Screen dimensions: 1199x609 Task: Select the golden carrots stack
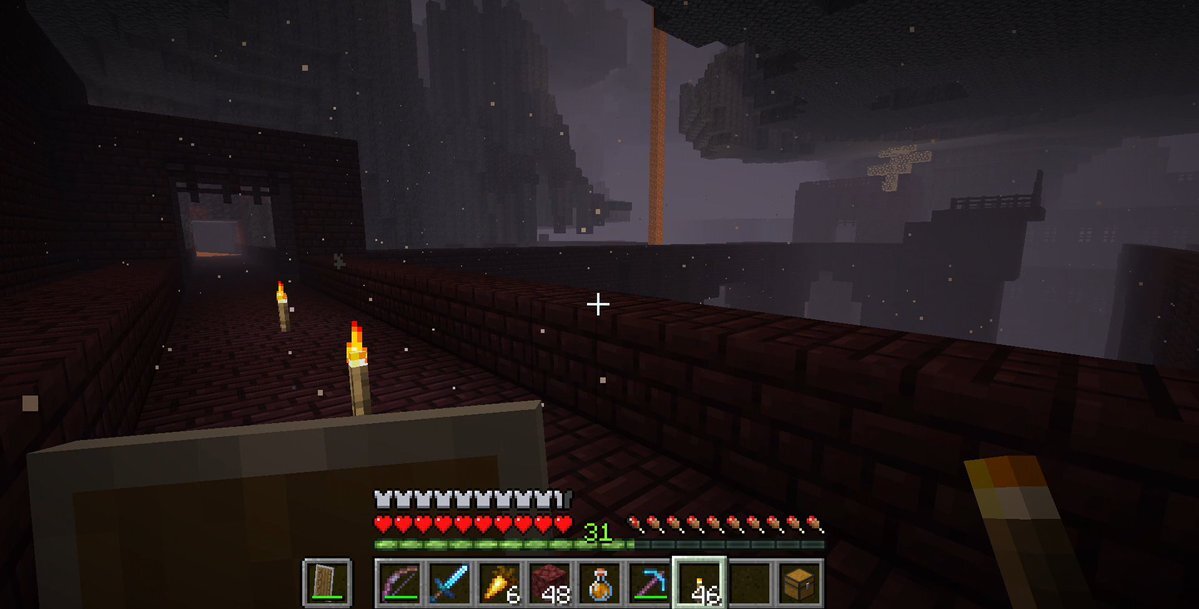500,582
